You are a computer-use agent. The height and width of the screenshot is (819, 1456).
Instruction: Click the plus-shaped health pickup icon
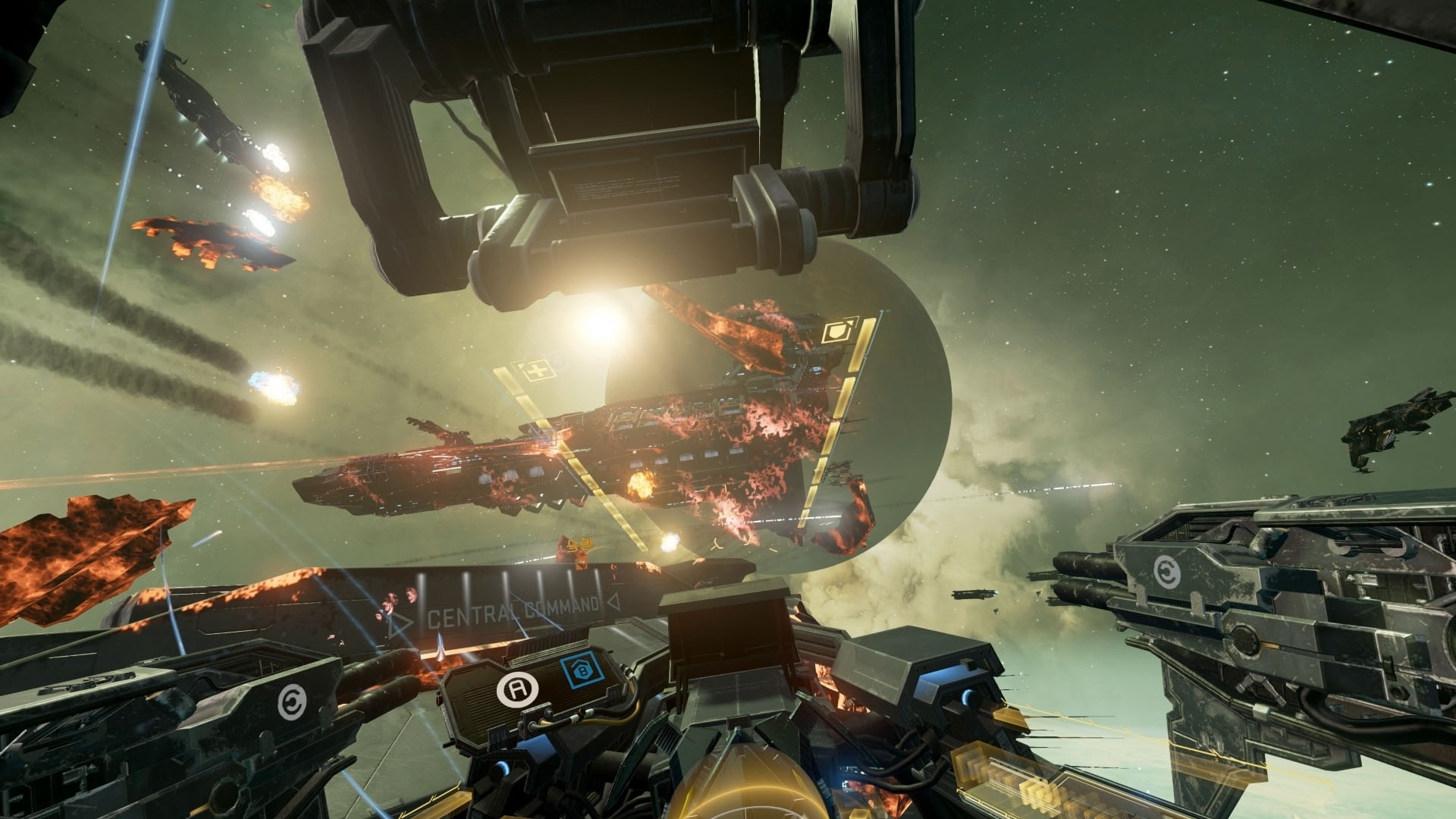click(x=535, y=370)
